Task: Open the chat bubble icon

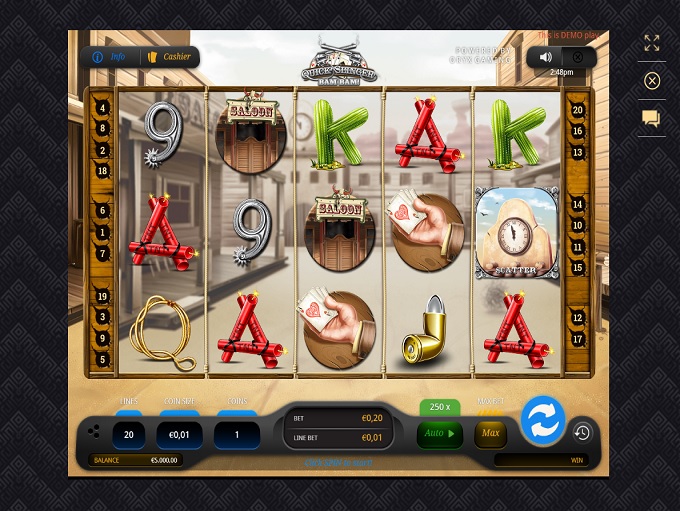Action: [651, 119]
